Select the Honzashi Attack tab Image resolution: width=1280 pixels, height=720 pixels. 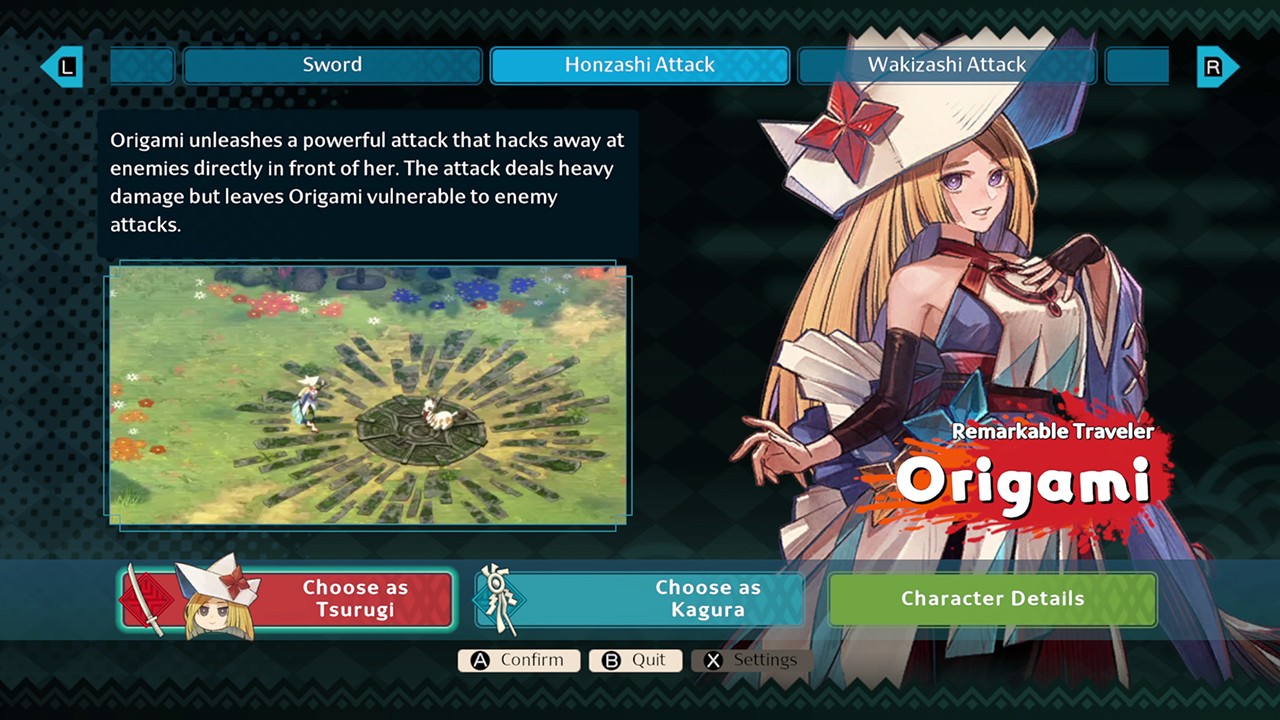coord(640,65)
